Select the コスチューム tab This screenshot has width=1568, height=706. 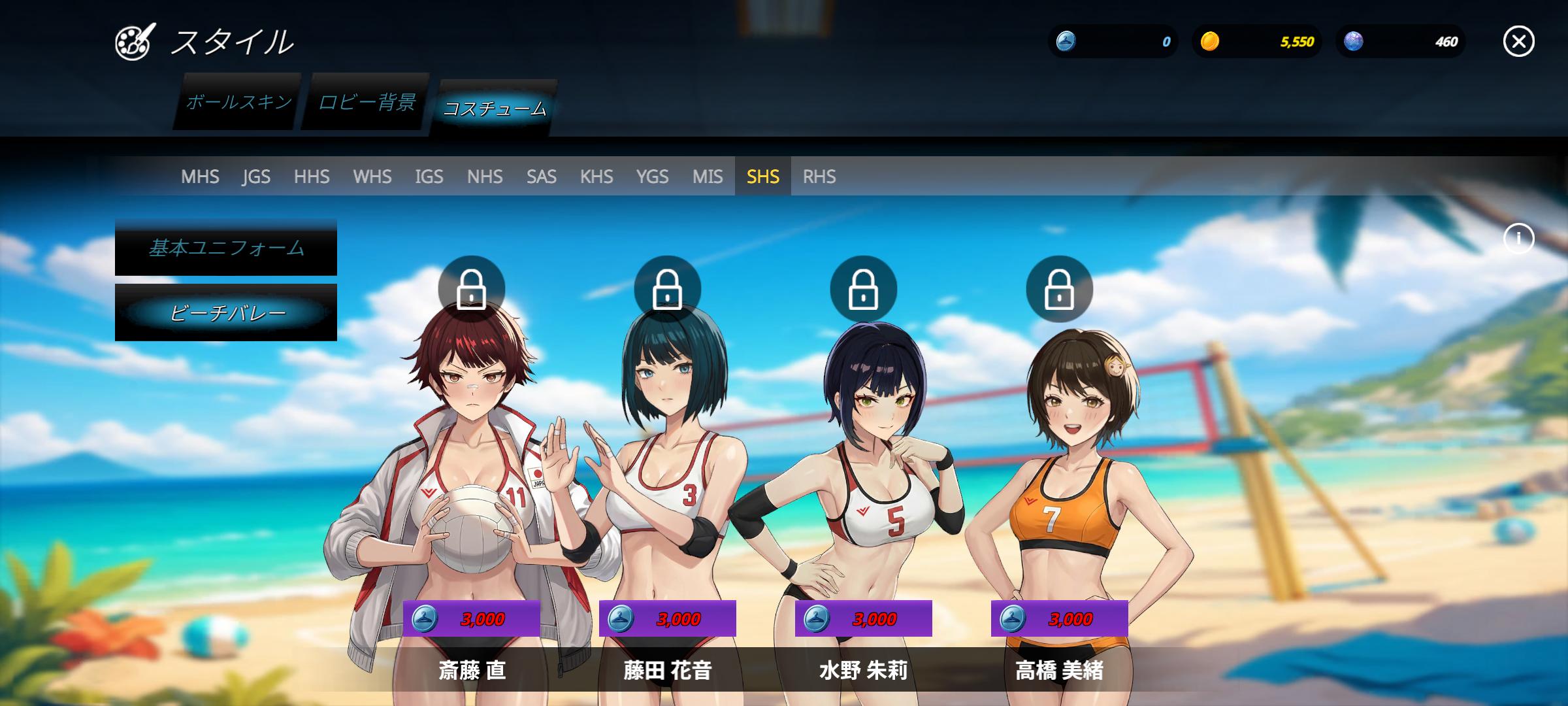coord(495,109)
